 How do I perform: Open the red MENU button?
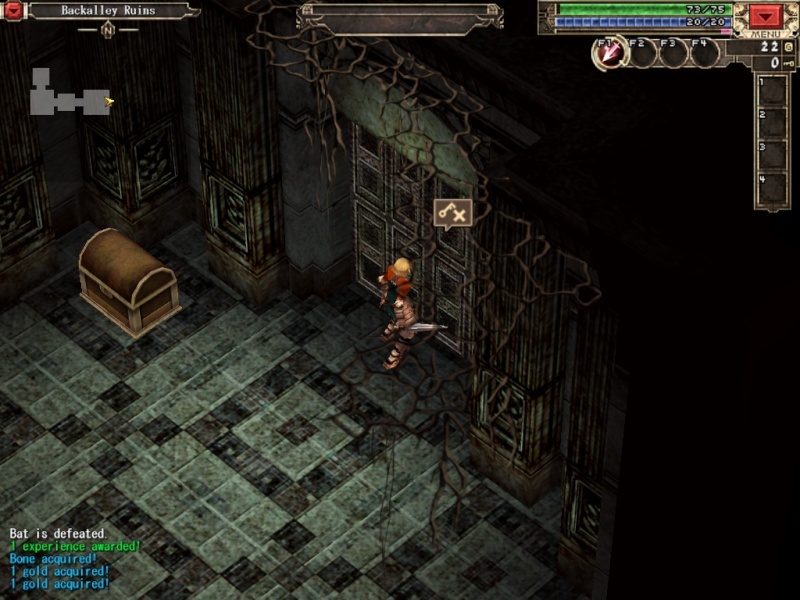[766, 18]
